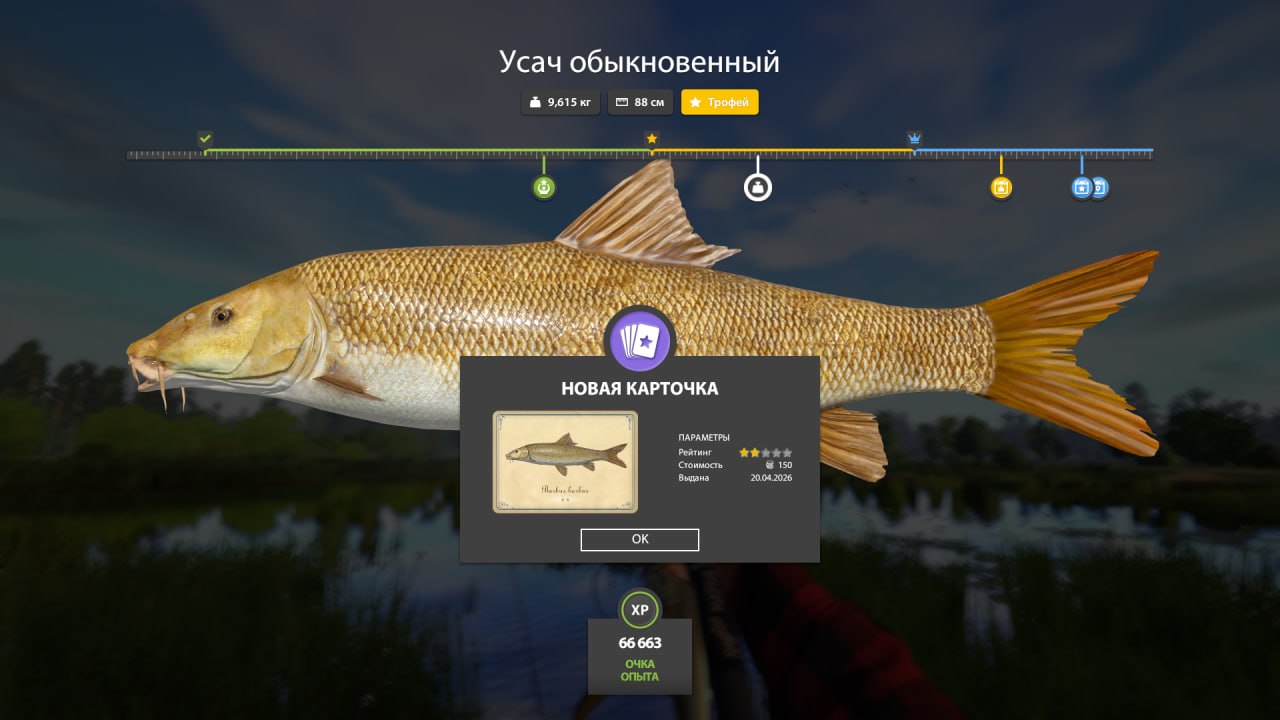The image size is (1280, 720).
Task: Click the green XP circle badge
Action: point(640,608)
